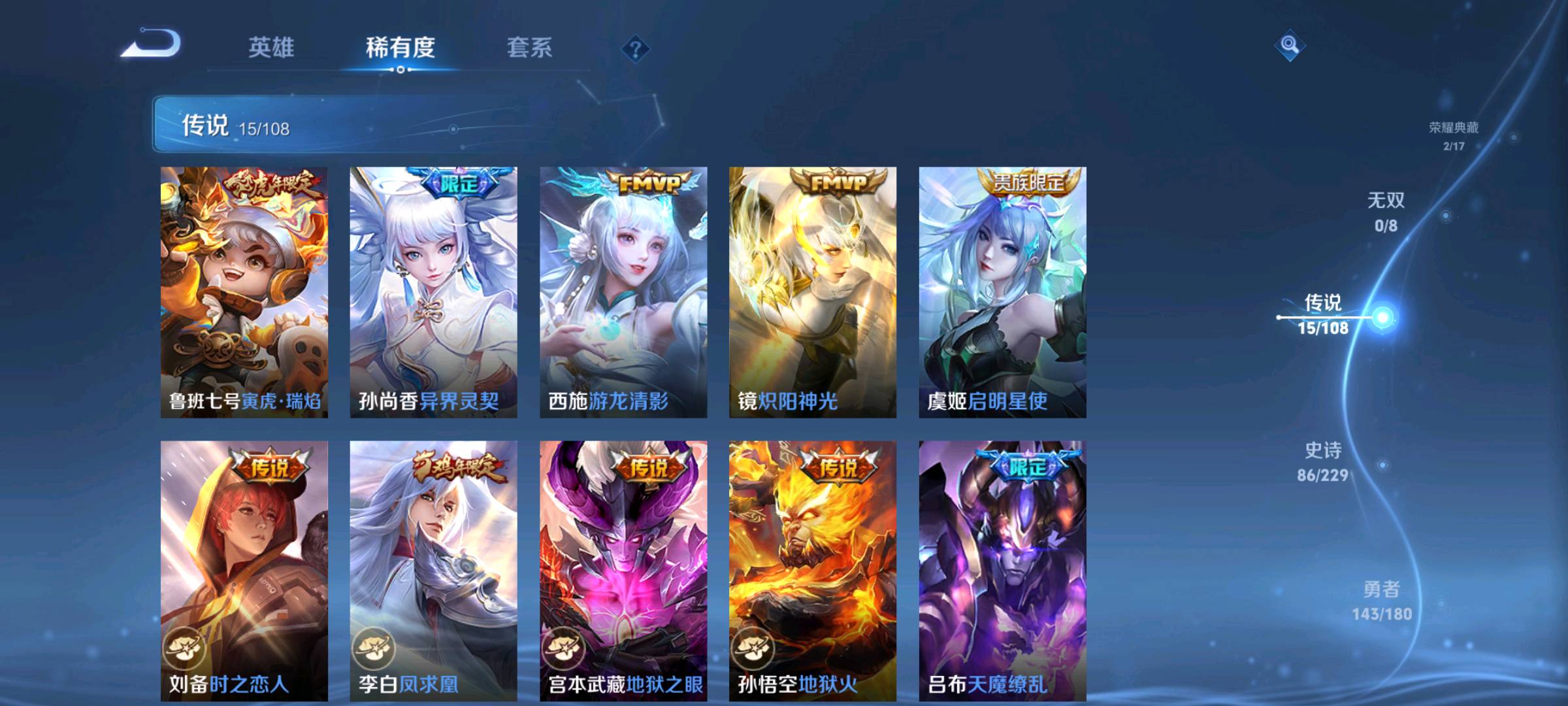The image size is (1568, 706).
Task: Select the 虞姬 启明星使 skin card
Action: 1002,292
